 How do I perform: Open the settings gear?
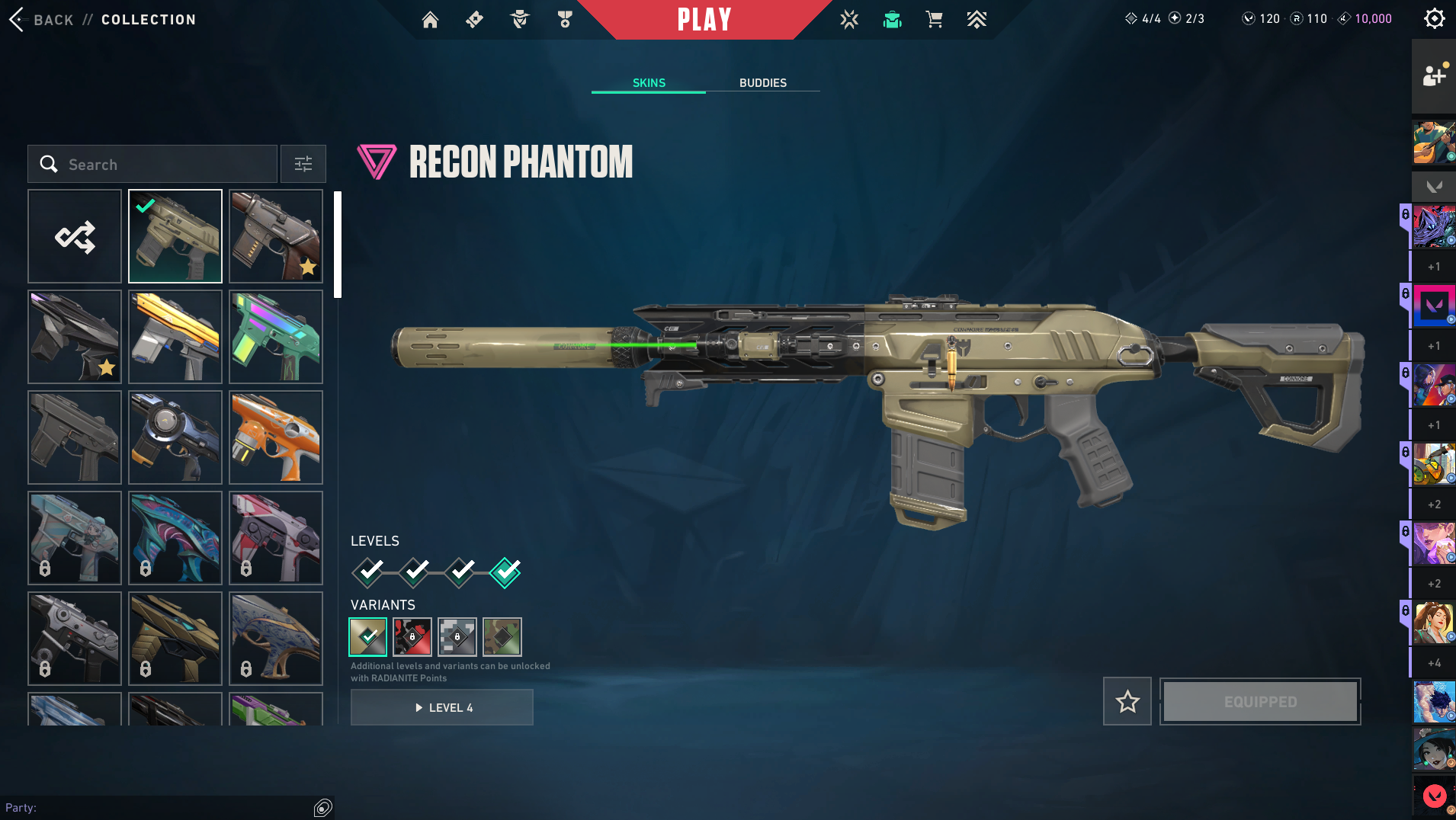click(x=1434, y=18)
